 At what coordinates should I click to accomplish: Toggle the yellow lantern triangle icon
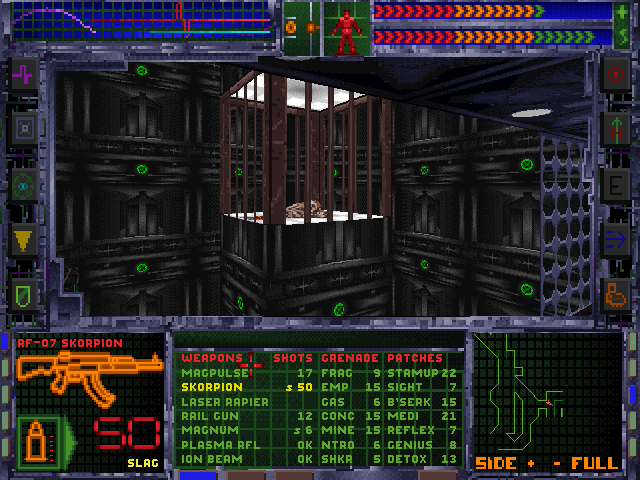tap(25, 238)
